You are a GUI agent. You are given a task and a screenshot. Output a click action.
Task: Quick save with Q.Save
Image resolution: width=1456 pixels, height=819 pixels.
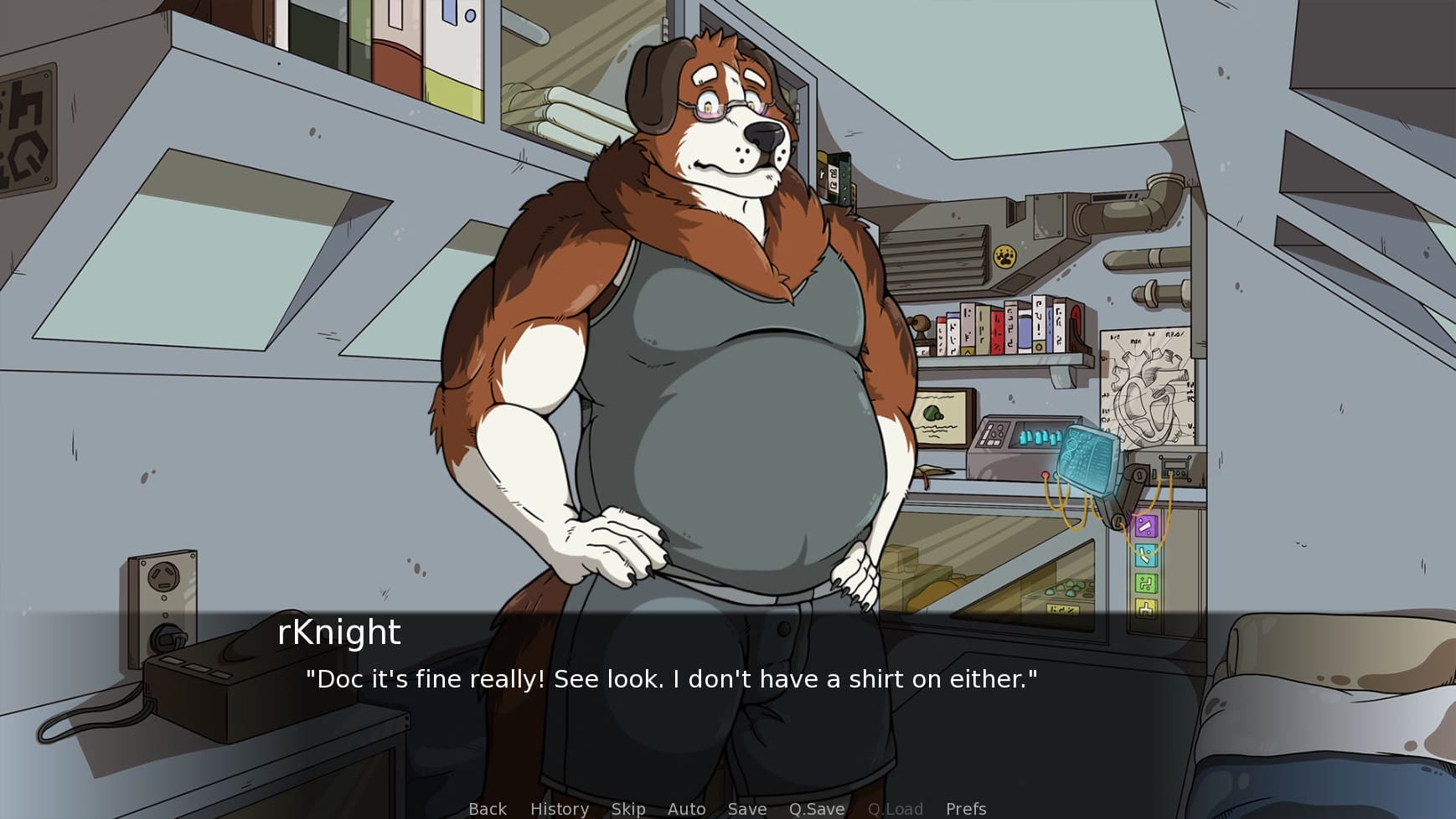click(816, 808)
